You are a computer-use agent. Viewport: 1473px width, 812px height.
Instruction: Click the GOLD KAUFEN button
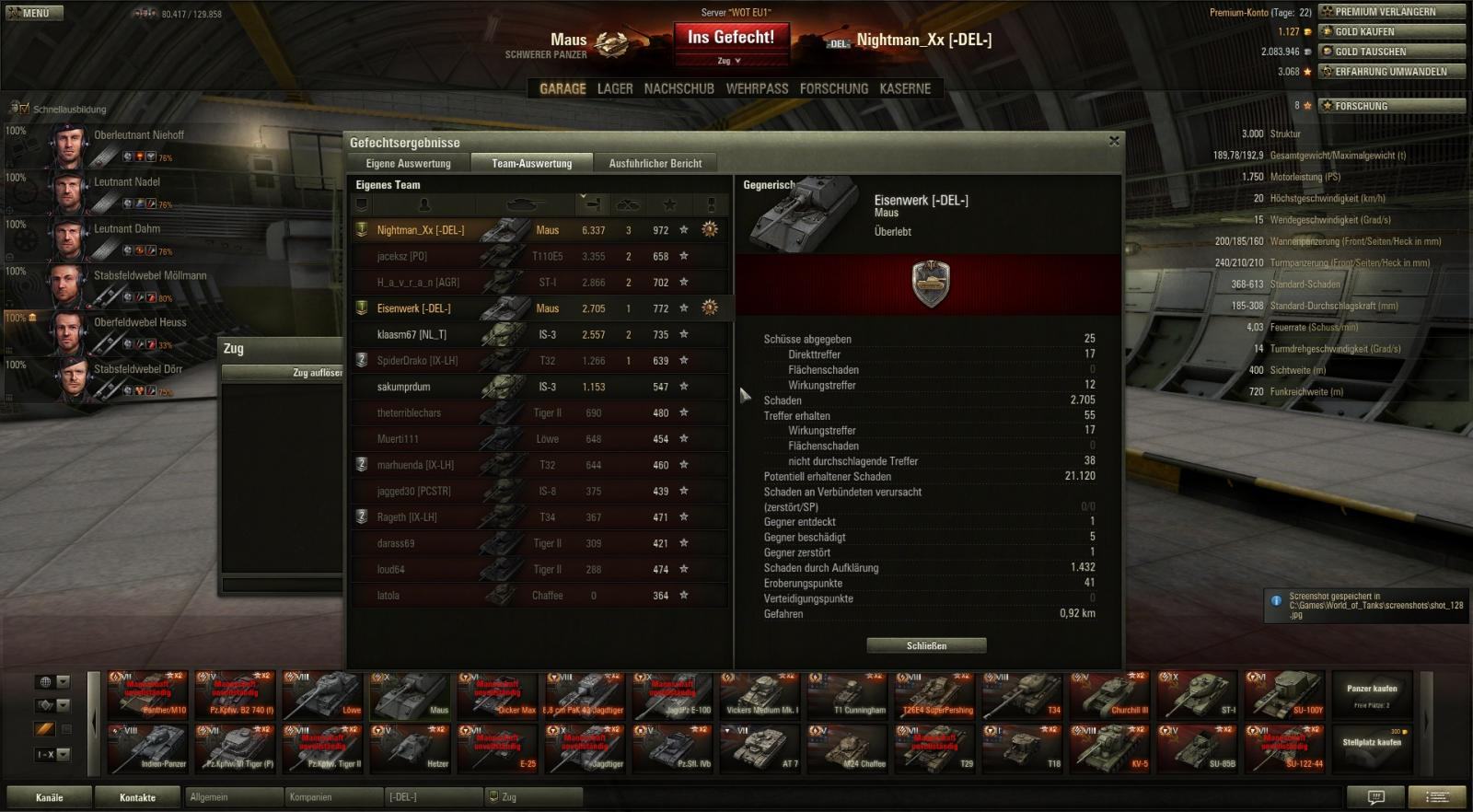[1391, 32]
